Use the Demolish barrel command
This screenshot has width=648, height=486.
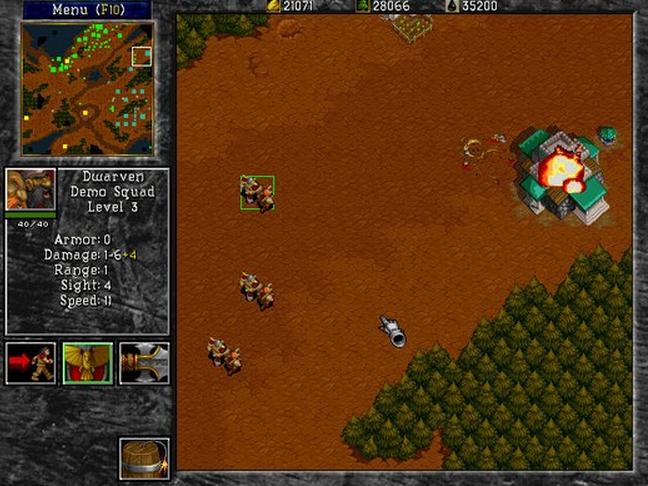pyautogui.click(x=144, y=458)
